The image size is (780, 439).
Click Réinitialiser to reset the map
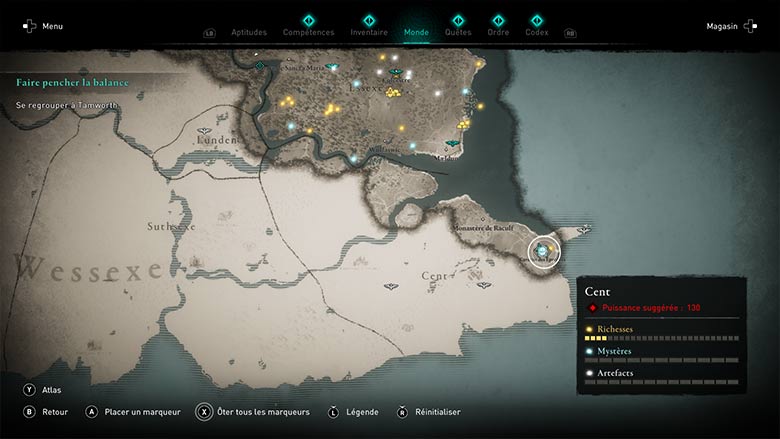(430, 411)
